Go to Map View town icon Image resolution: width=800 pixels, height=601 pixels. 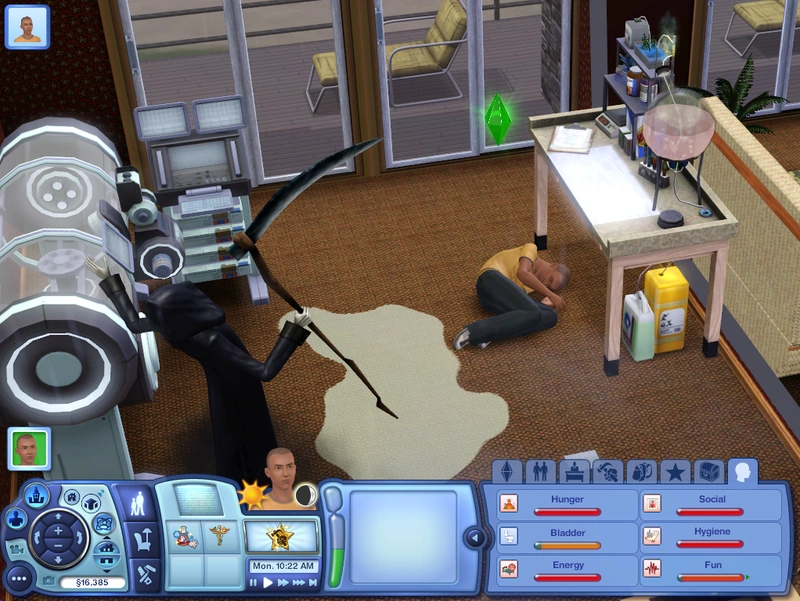pos(37,493)
